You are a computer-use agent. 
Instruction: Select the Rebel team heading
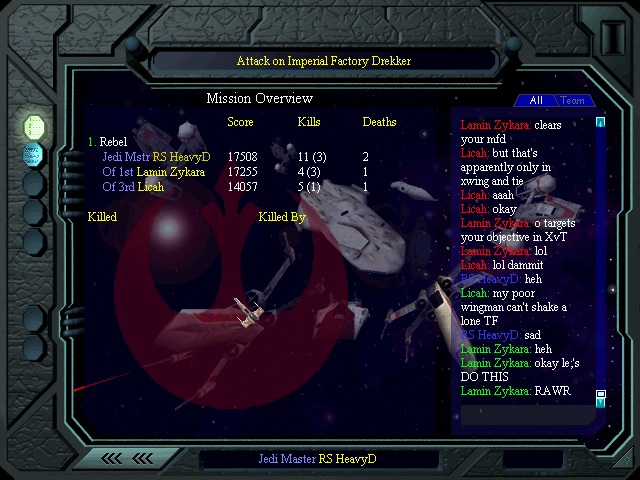[112, 142]
